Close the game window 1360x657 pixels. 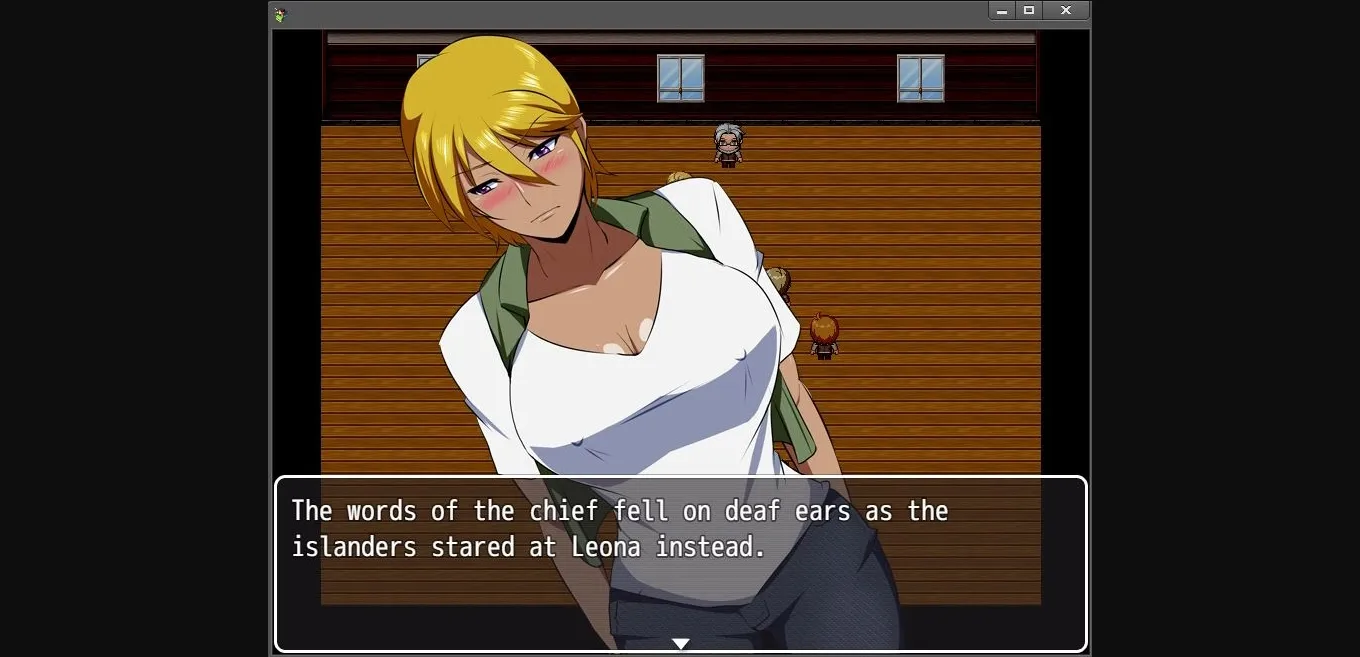pyautogui.click(x=1066, y=10)
